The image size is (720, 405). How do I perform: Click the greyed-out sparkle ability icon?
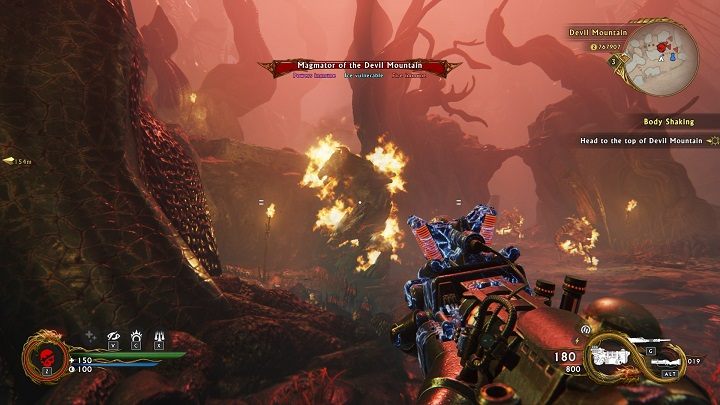coord(90,336)
